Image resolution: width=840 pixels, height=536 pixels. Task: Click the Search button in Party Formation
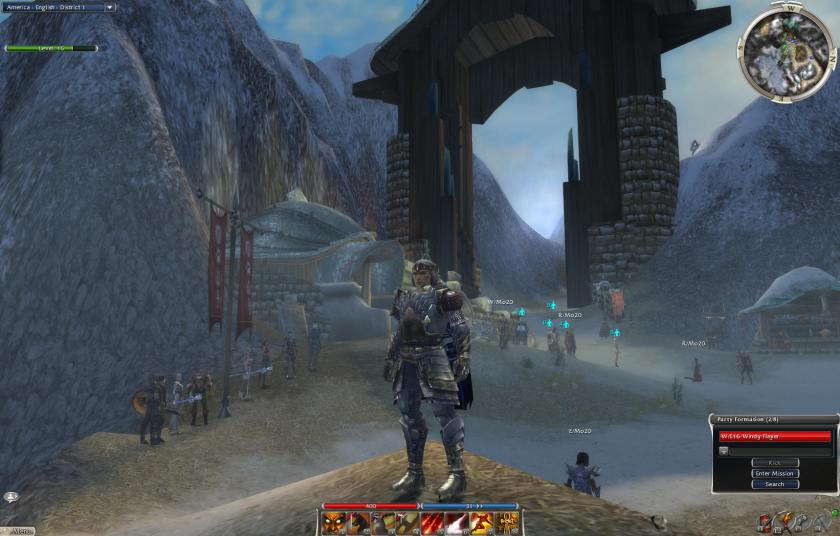pyautogui.click(x=774, y=484)
